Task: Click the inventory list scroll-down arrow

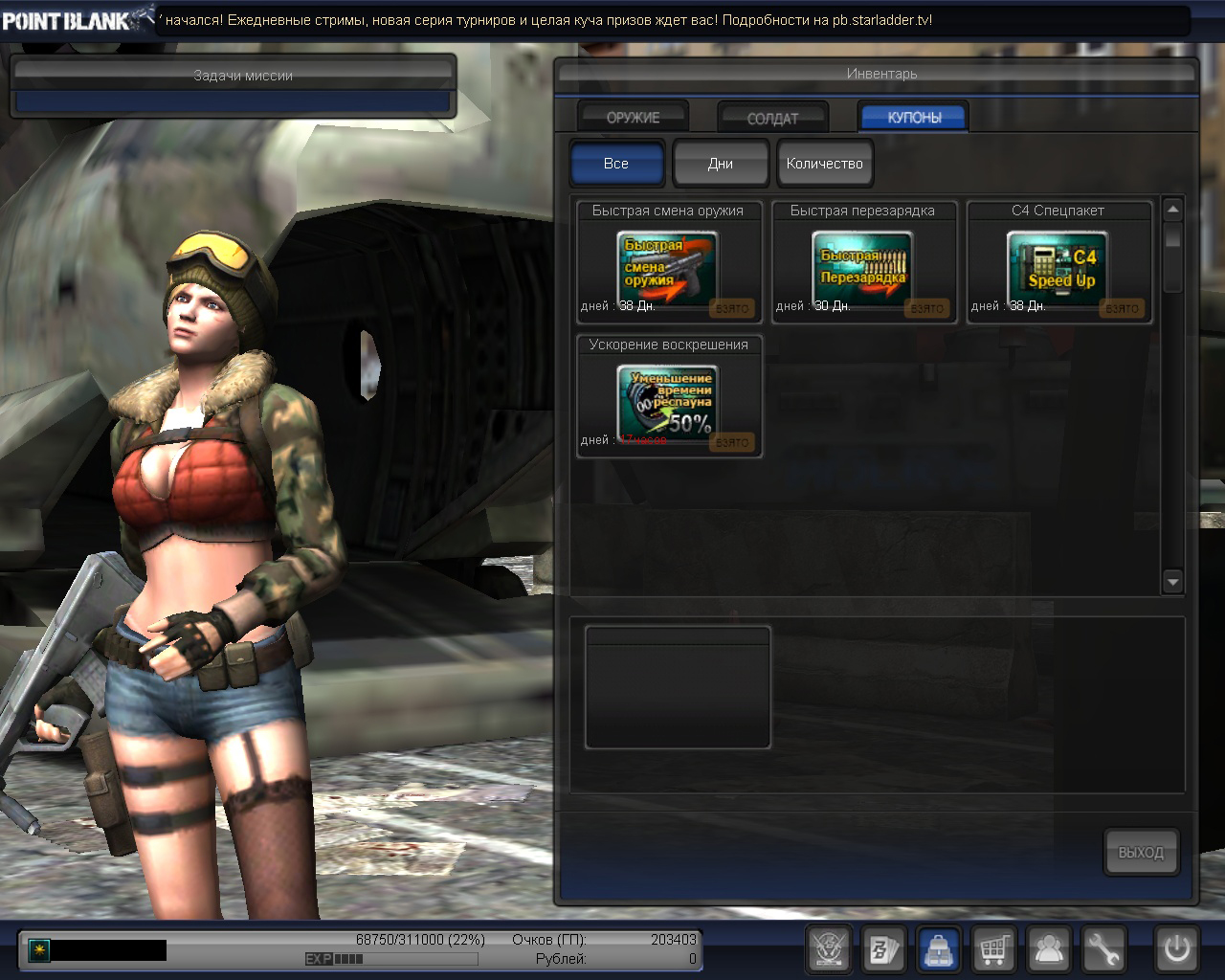Action: coord(1172,581)
